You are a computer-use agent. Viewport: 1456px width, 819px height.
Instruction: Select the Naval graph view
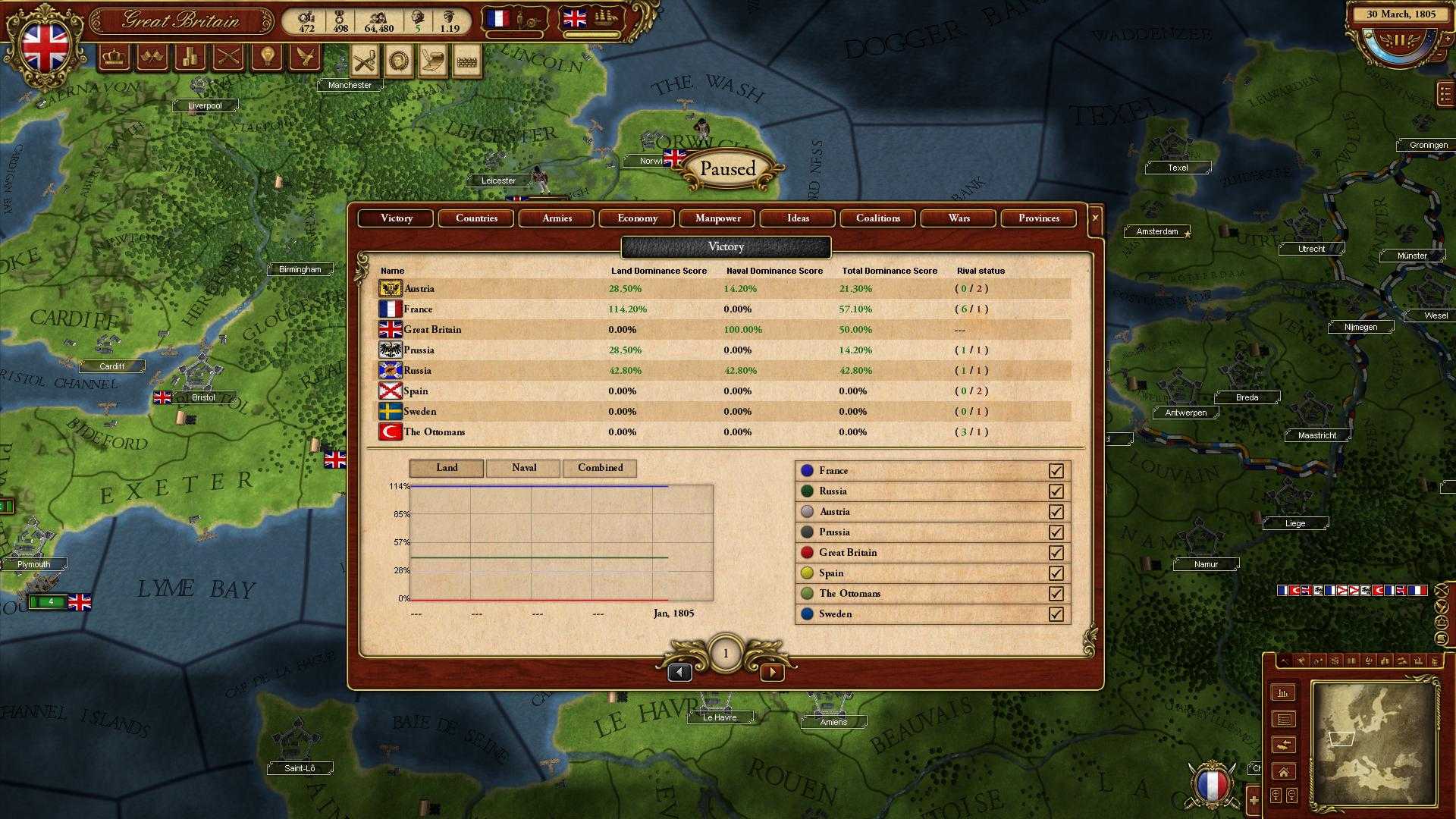click(523, 468)
